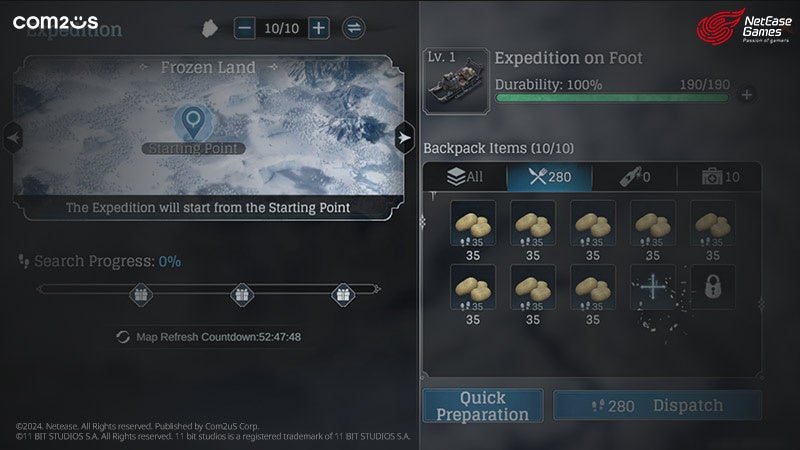Click the Quick Preparation button
Screen dimensions: 800x450
click(x=483, y=406)
